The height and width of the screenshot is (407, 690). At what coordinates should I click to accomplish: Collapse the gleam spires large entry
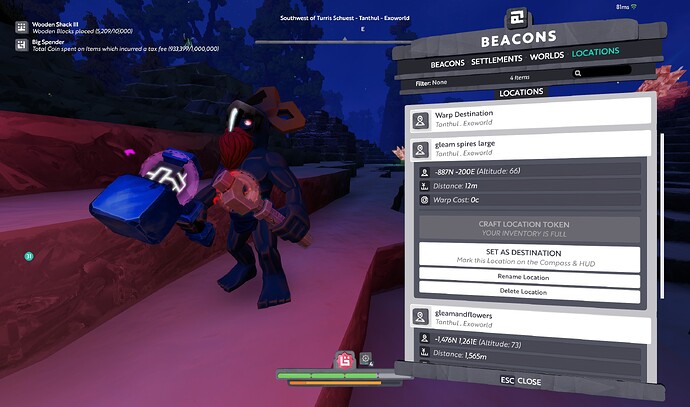525,148
